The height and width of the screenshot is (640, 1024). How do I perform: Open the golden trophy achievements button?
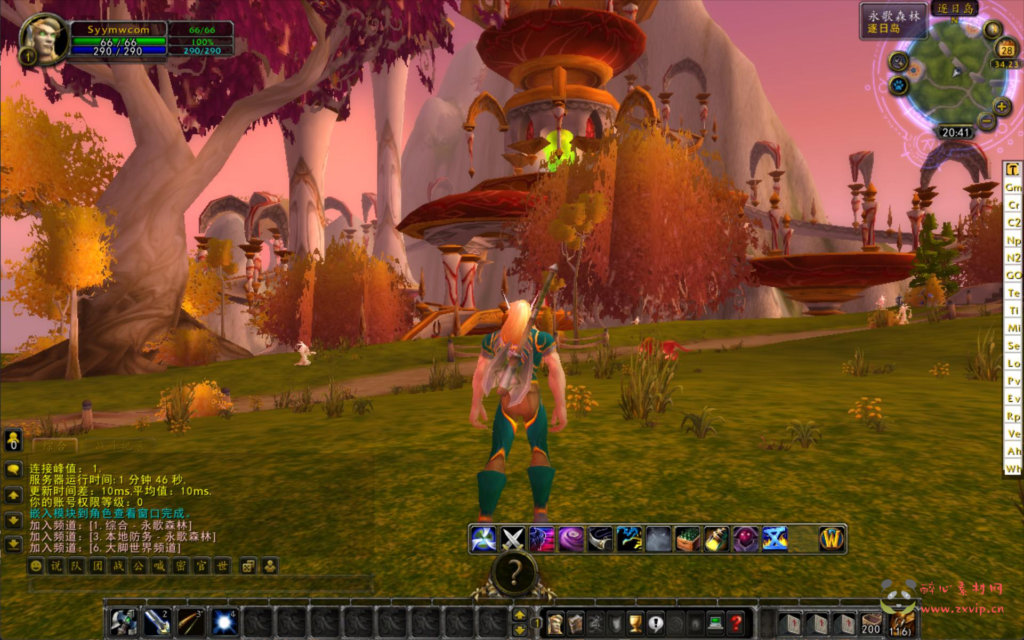point(633,622)
